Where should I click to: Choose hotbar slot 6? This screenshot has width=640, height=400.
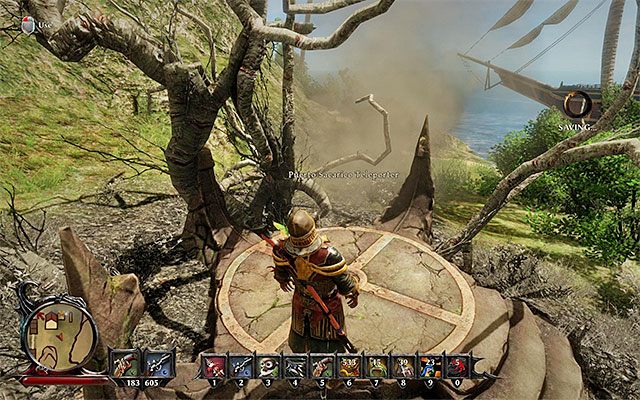coord(348,366)
